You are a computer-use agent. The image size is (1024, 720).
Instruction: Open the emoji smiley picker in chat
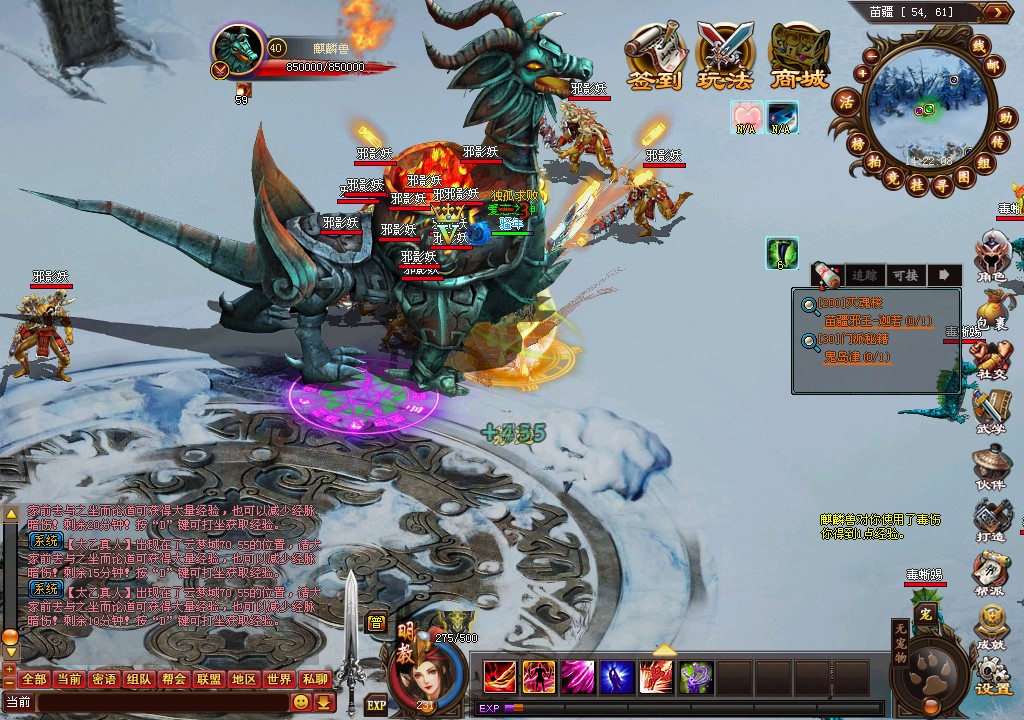tap(300, 703)
